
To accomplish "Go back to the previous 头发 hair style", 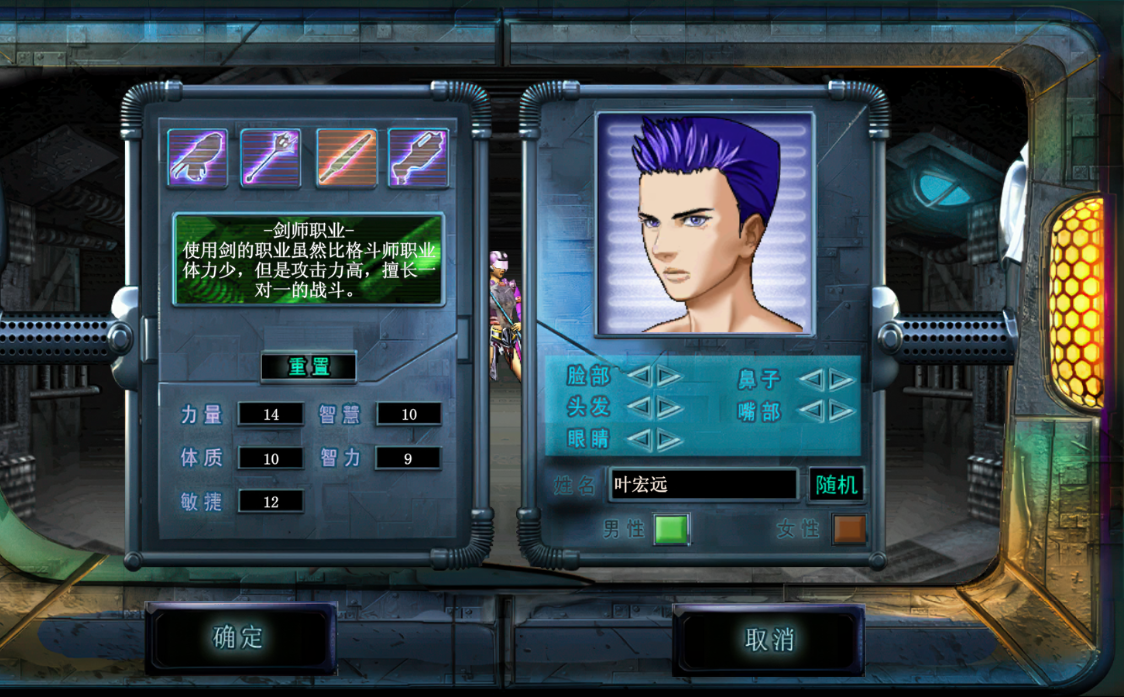I will pos(638,407).
